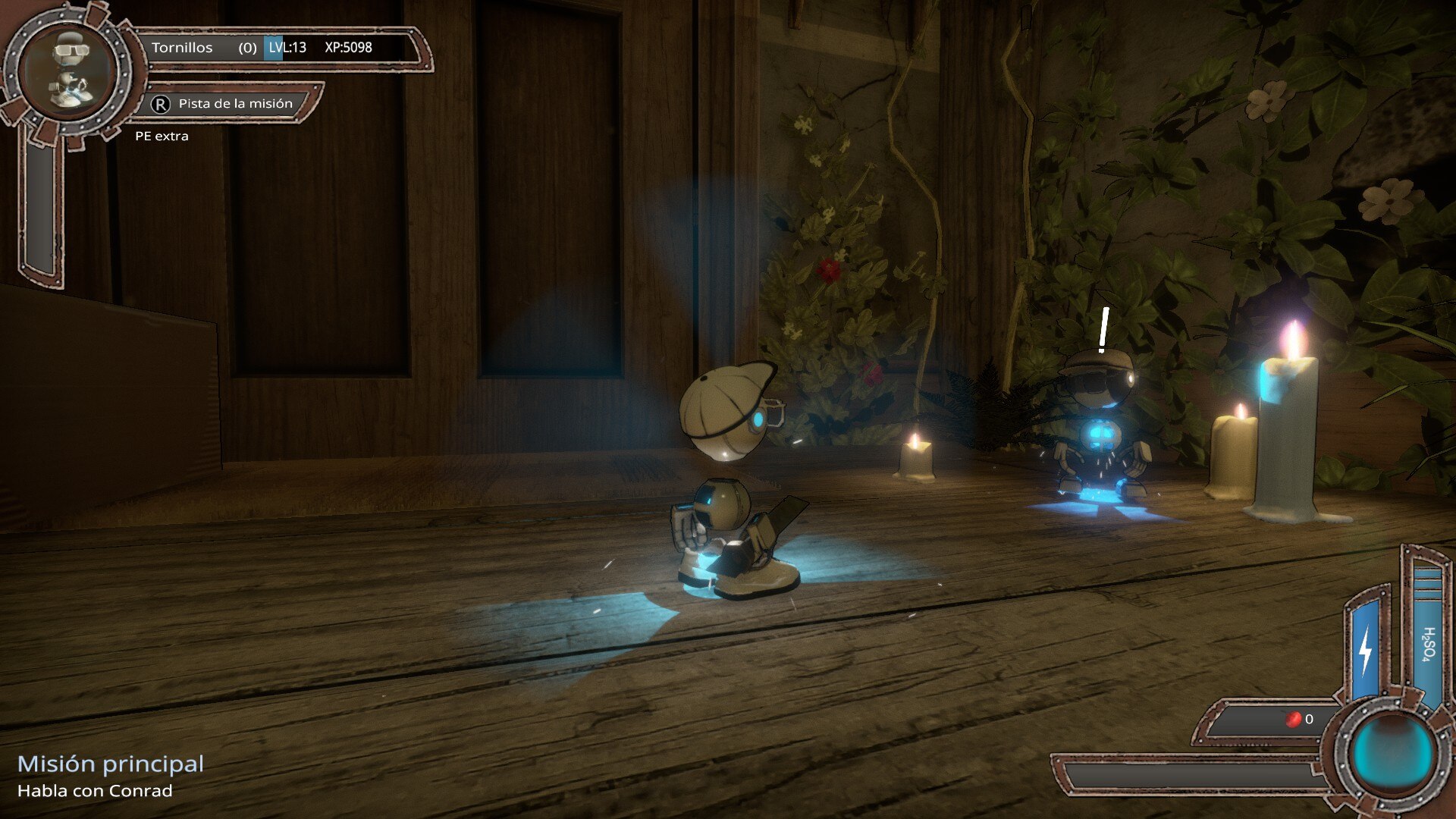Click the lightning bolt energy icon
This screenshot has width=1456, height=819.
pyautogui.click(x=1366, y=650)
